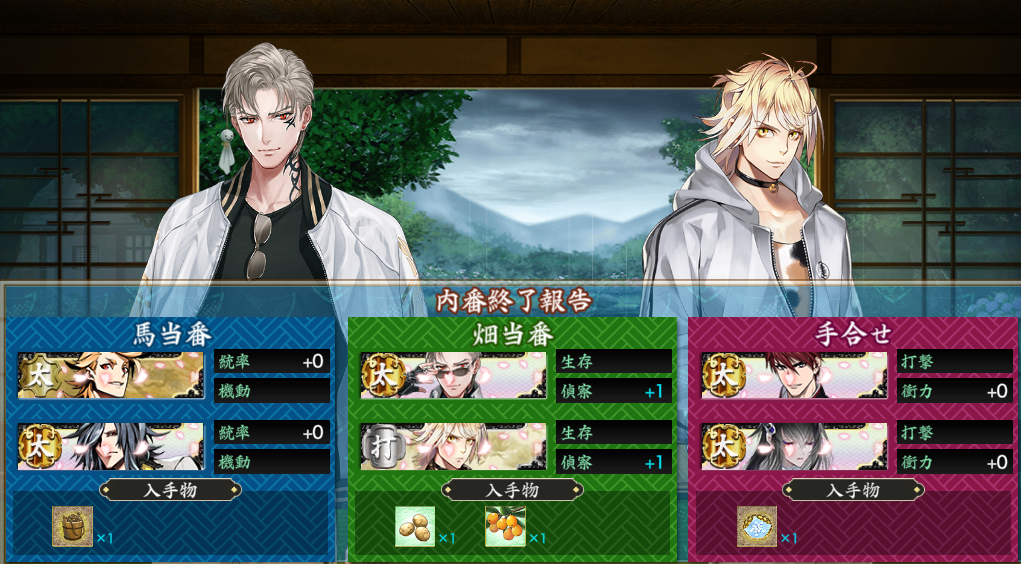Viewport: 1021px width, 564px height.
Task: Click the dark-haired portrait in 馬当番
Action: tap(110, 446)
